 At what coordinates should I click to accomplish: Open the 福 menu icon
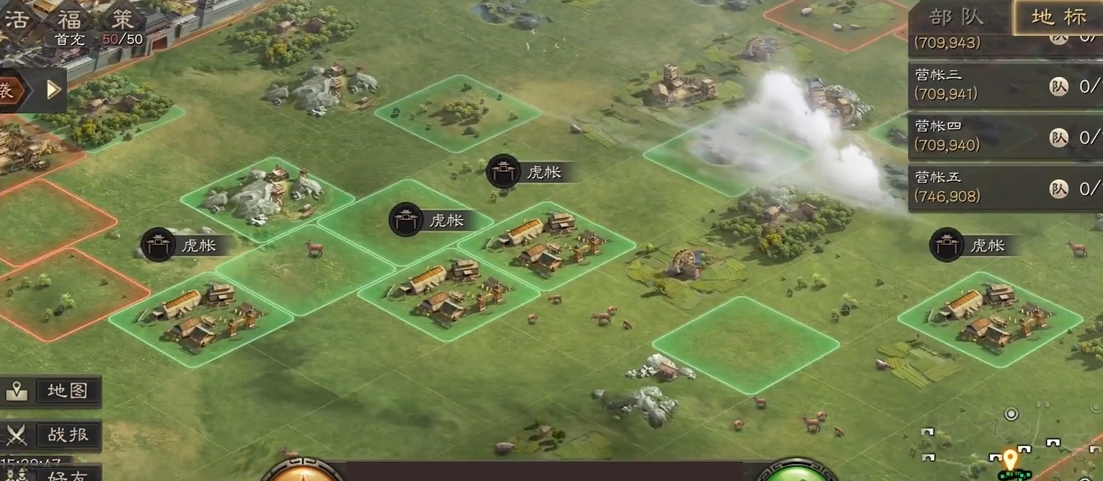pyautogui.click(x=69, y=18)
